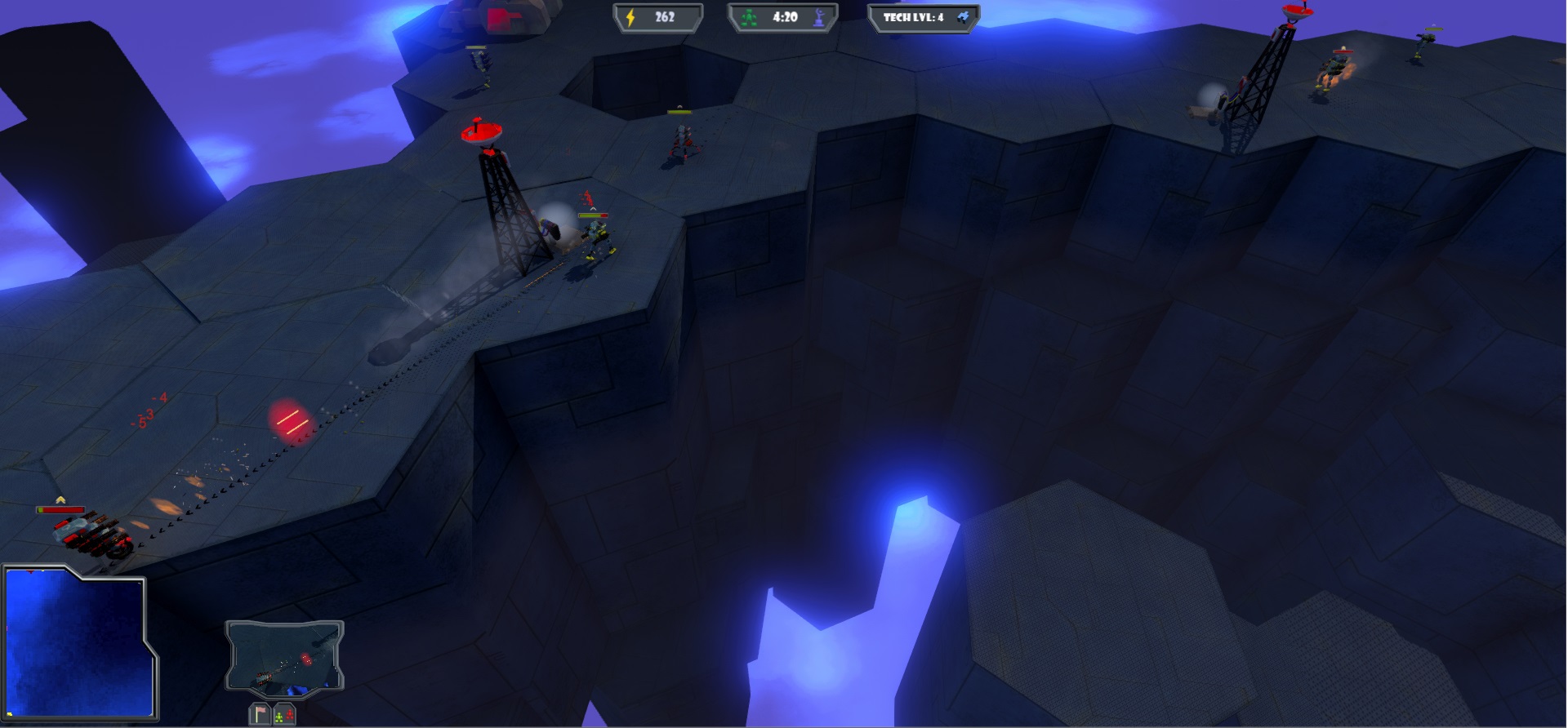Click the purple monument icon beside the timer
The image size is (1568, 728).
(x=818, y=17)
